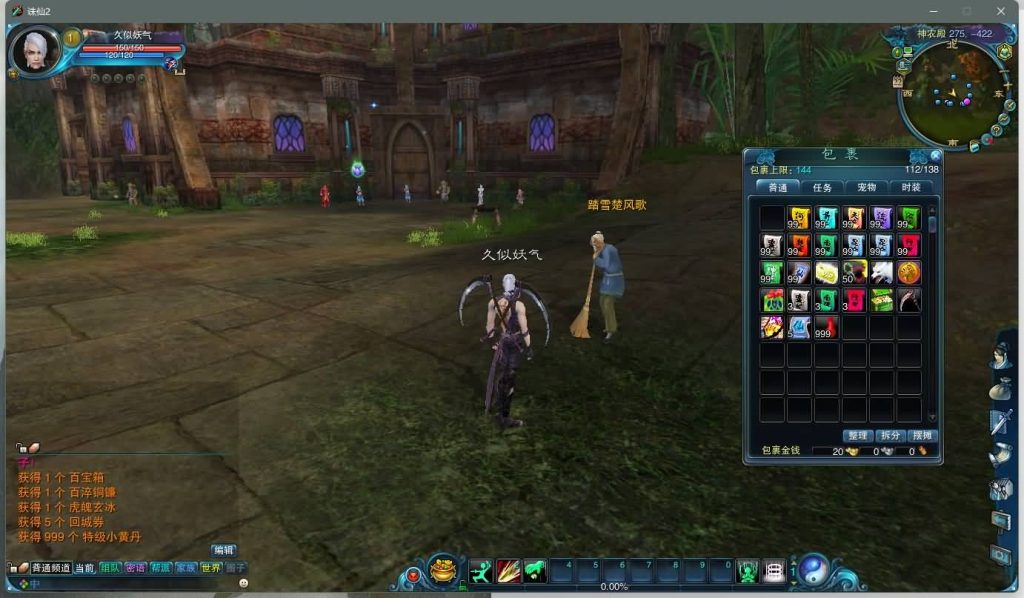This screenshot has height=598, width=1024.
Task: Click the 编辑 chat edit button
Action: [x=223, y=550]
